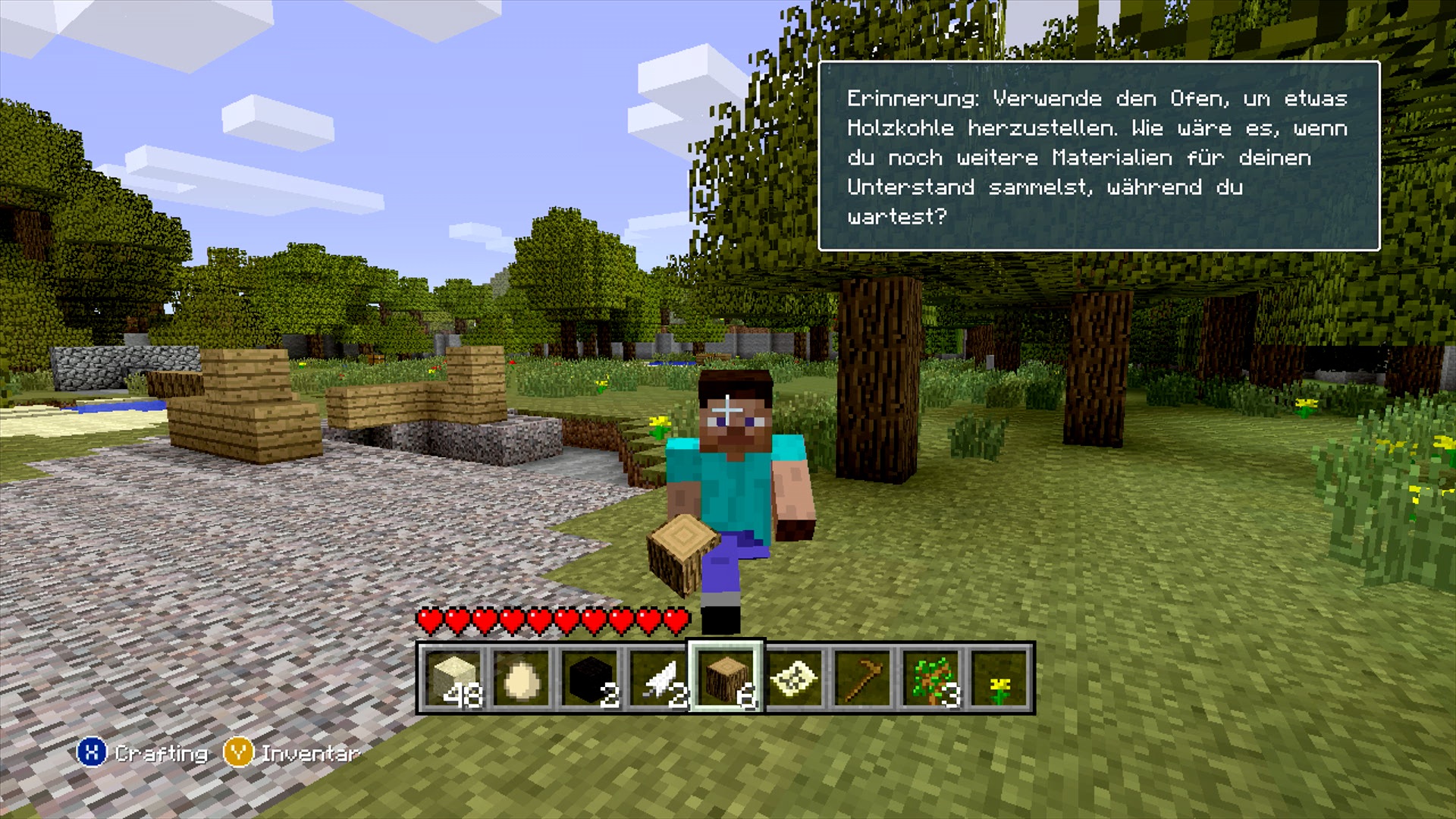Select the egg in the hotbar
Screen dimensions: 1456x819
[x=522, y=679]
